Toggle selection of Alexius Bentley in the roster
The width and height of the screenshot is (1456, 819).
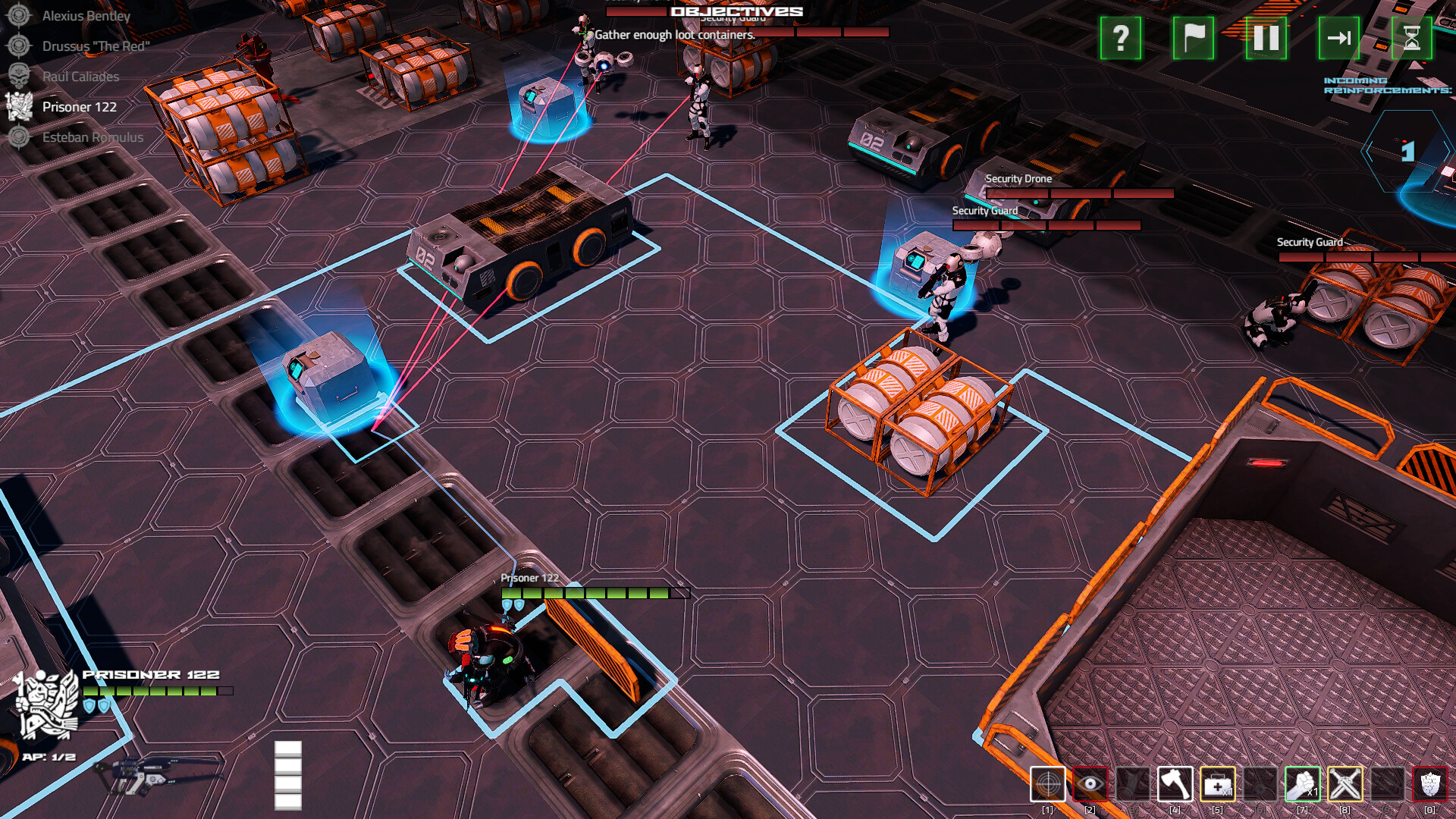pyautogui.click(x=87, y=15)
